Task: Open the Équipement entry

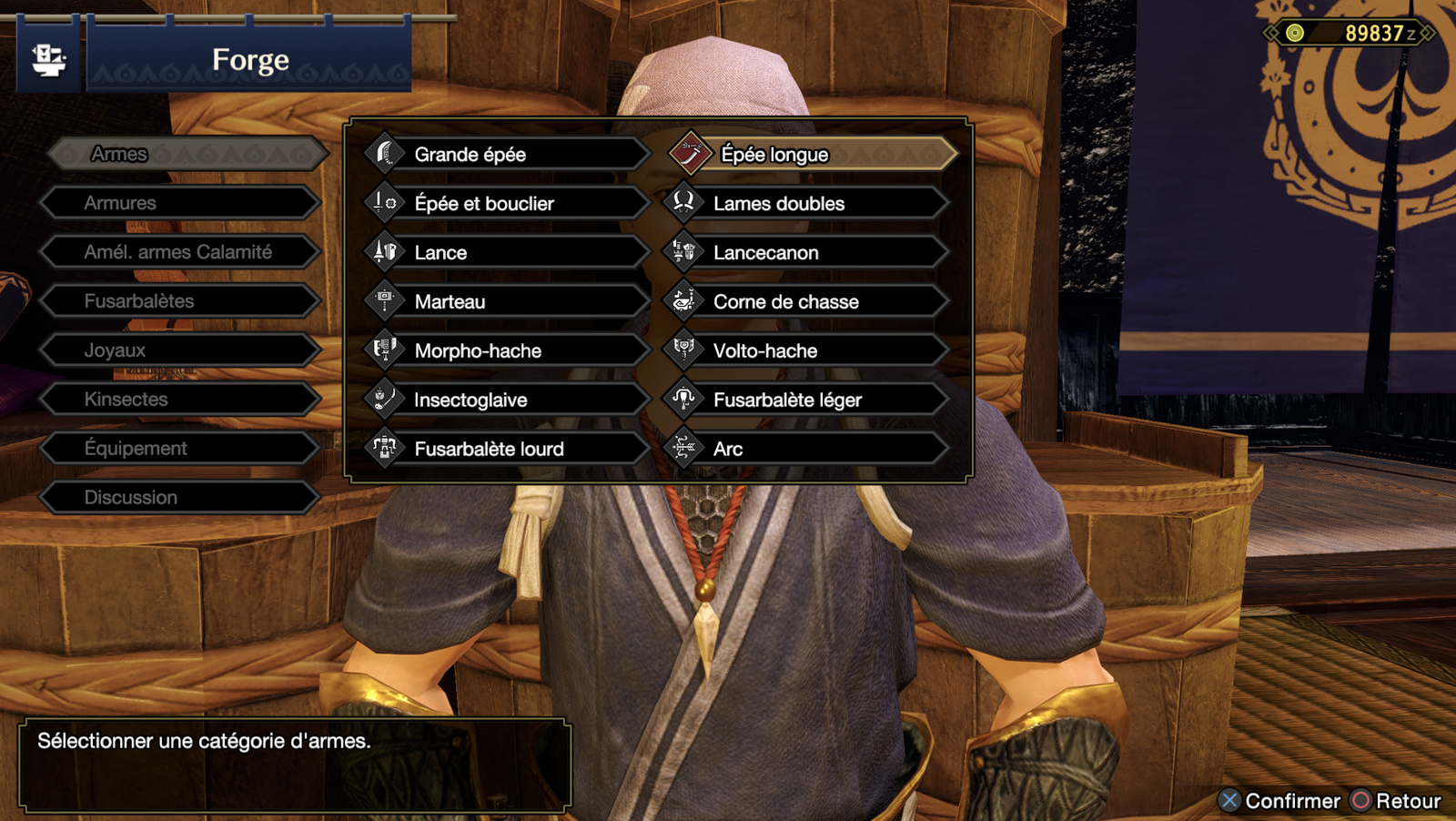Action: (180, 449)
